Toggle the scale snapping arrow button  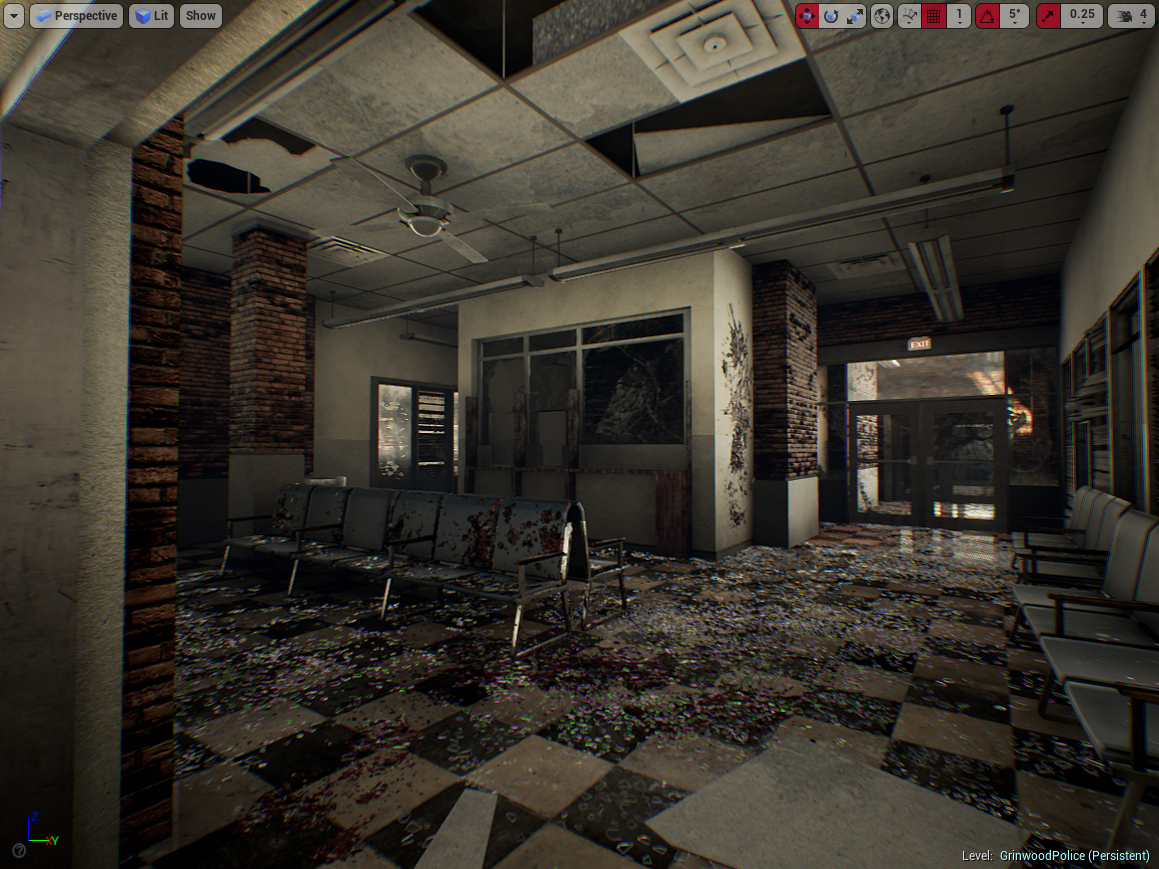point(1049,15)
